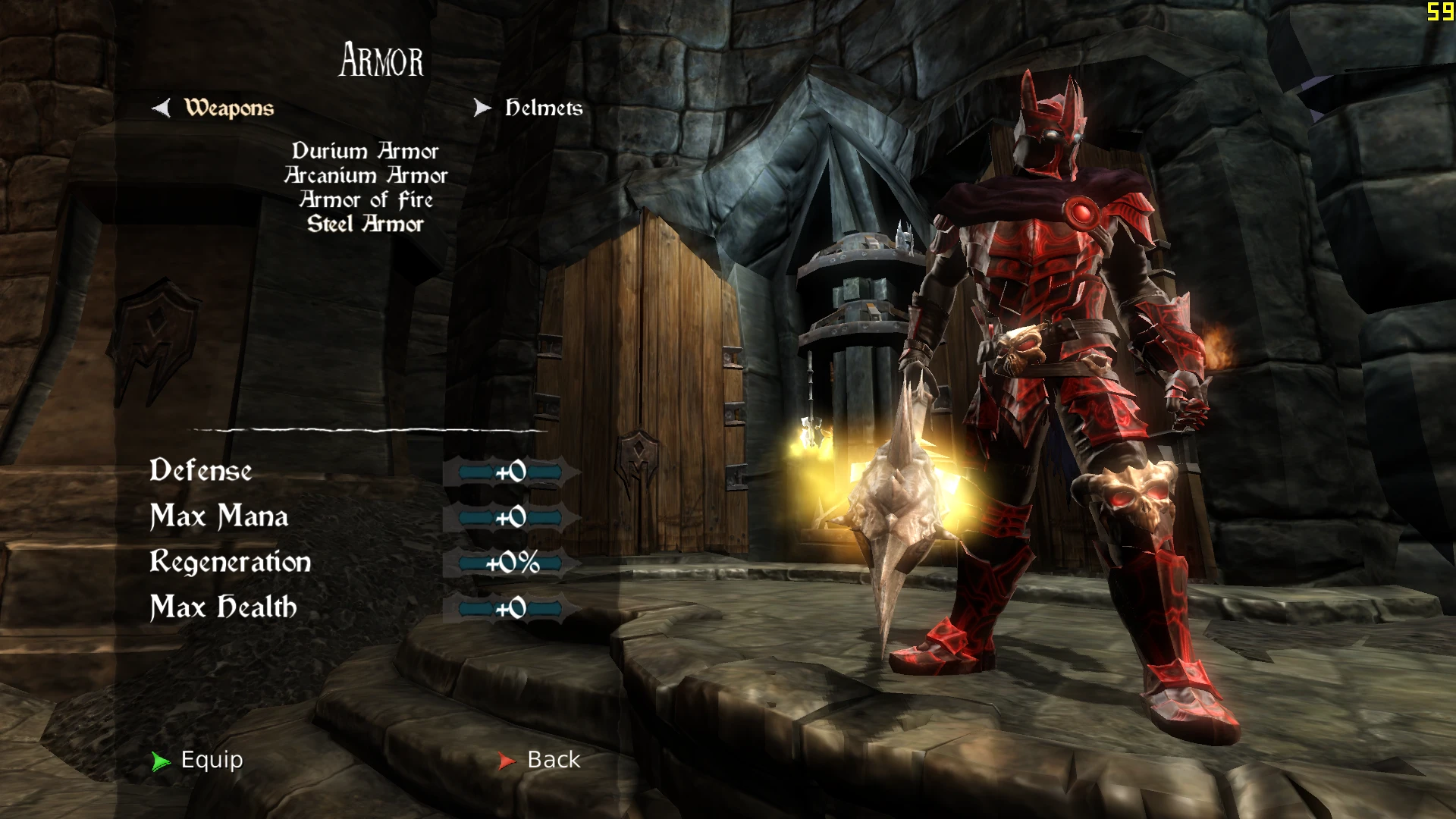This screenshot has height=819, width=1456.
Task: Select Steel Armor from the list
Action: point(366,224)
